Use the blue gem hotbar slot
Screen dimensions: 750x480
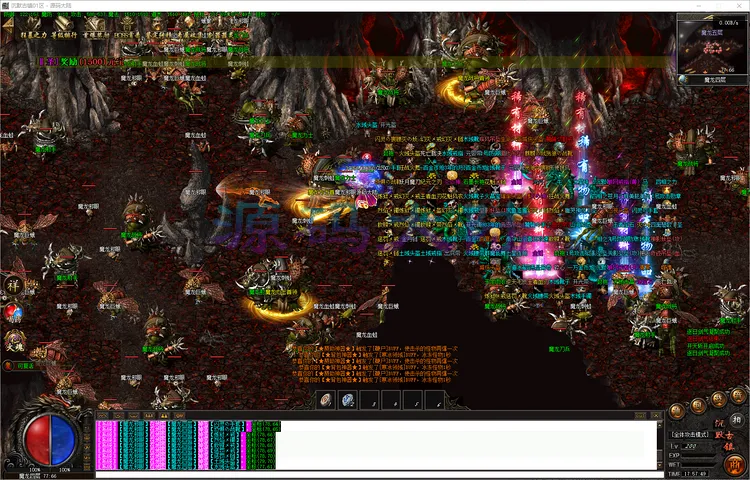pos(347,400)
